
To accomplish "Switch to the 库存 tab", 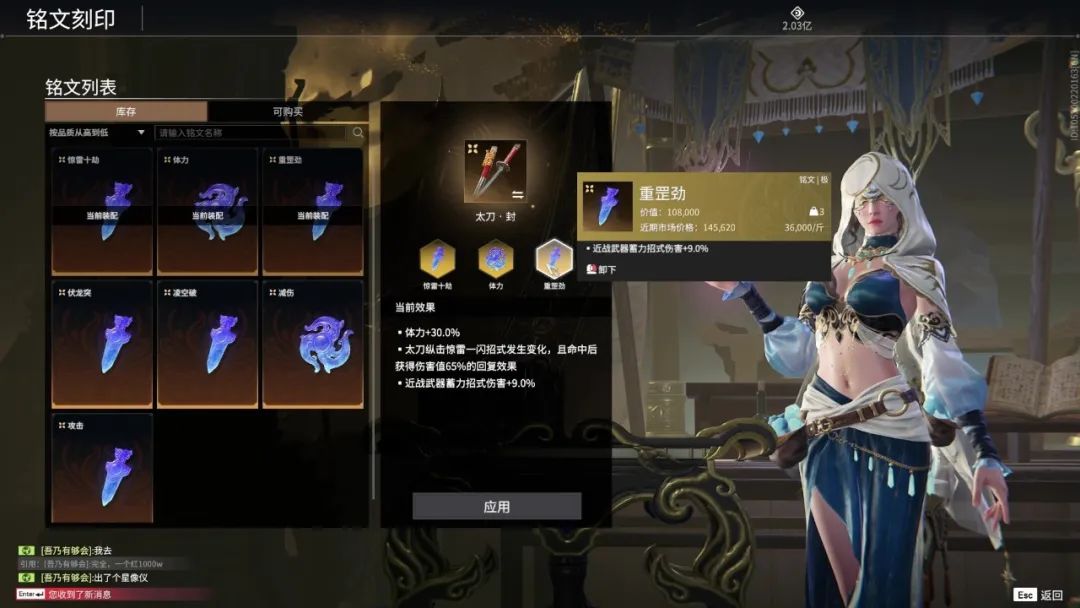I will click(126, 112).
